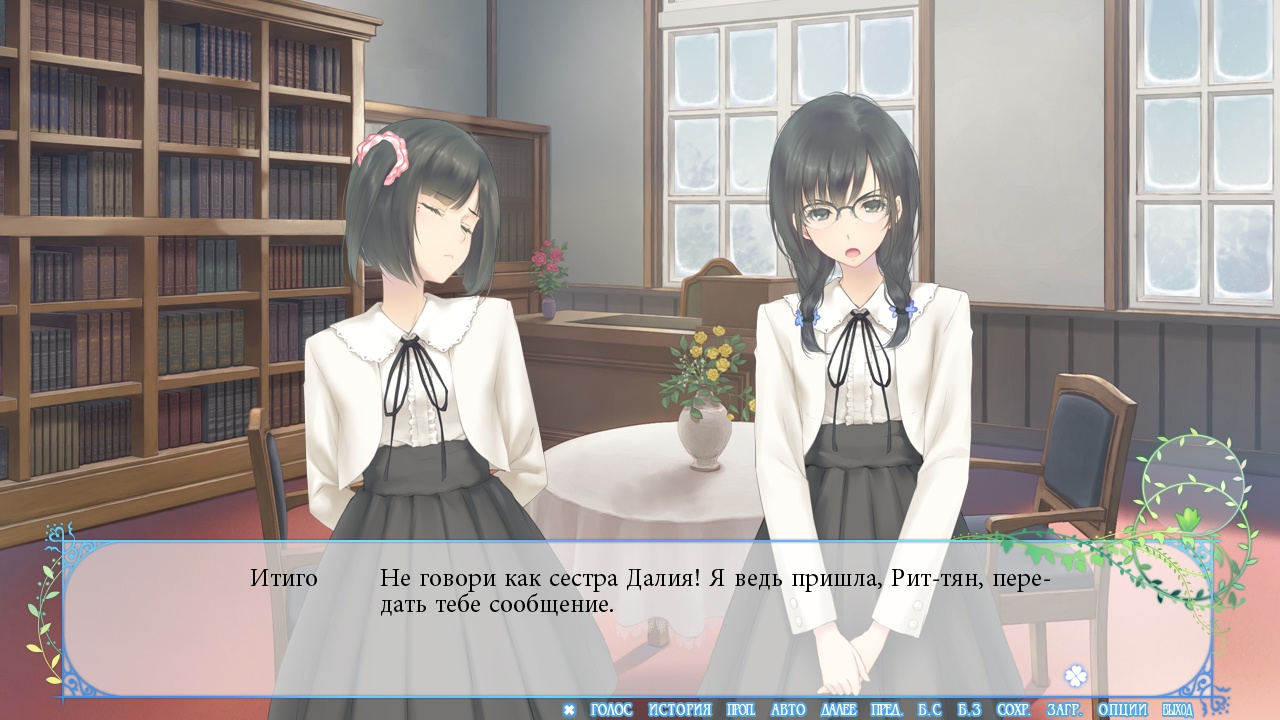1280x720 pixels.
Task: Open the ЗАГР. load menu
Action: click(x=1064, y=710)
